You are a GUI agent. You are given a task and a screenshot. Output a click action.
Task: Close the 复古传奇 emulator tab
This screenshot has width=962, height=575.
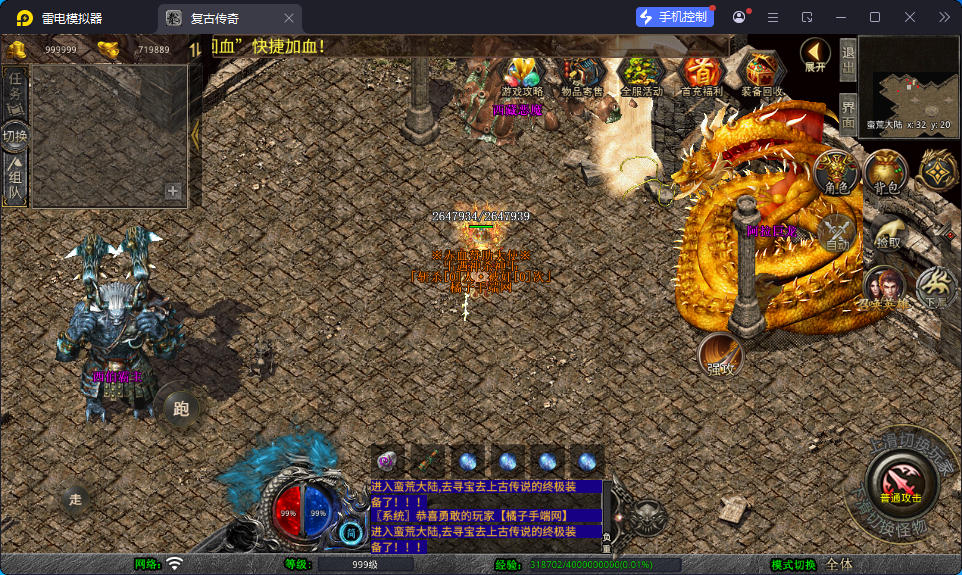point(289,18)
